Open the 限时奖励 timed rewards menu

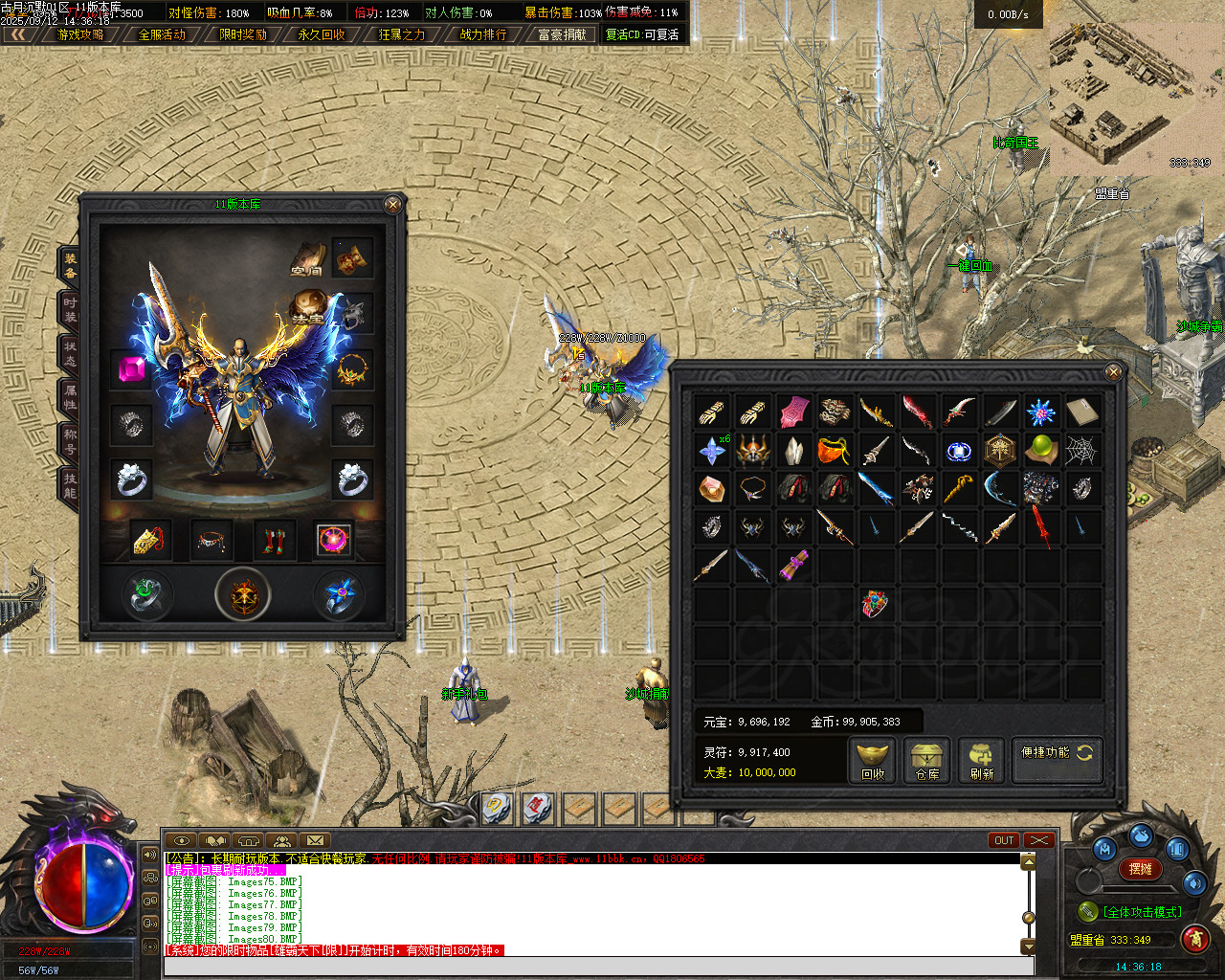243,34
